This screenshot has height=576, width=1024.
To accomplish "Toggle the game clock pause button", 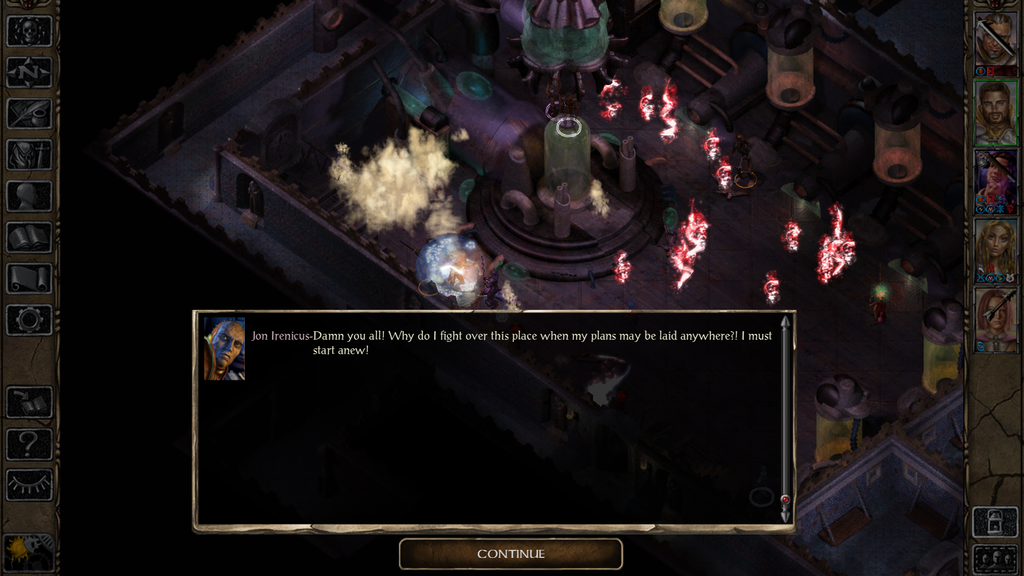I will pos(28,551).
